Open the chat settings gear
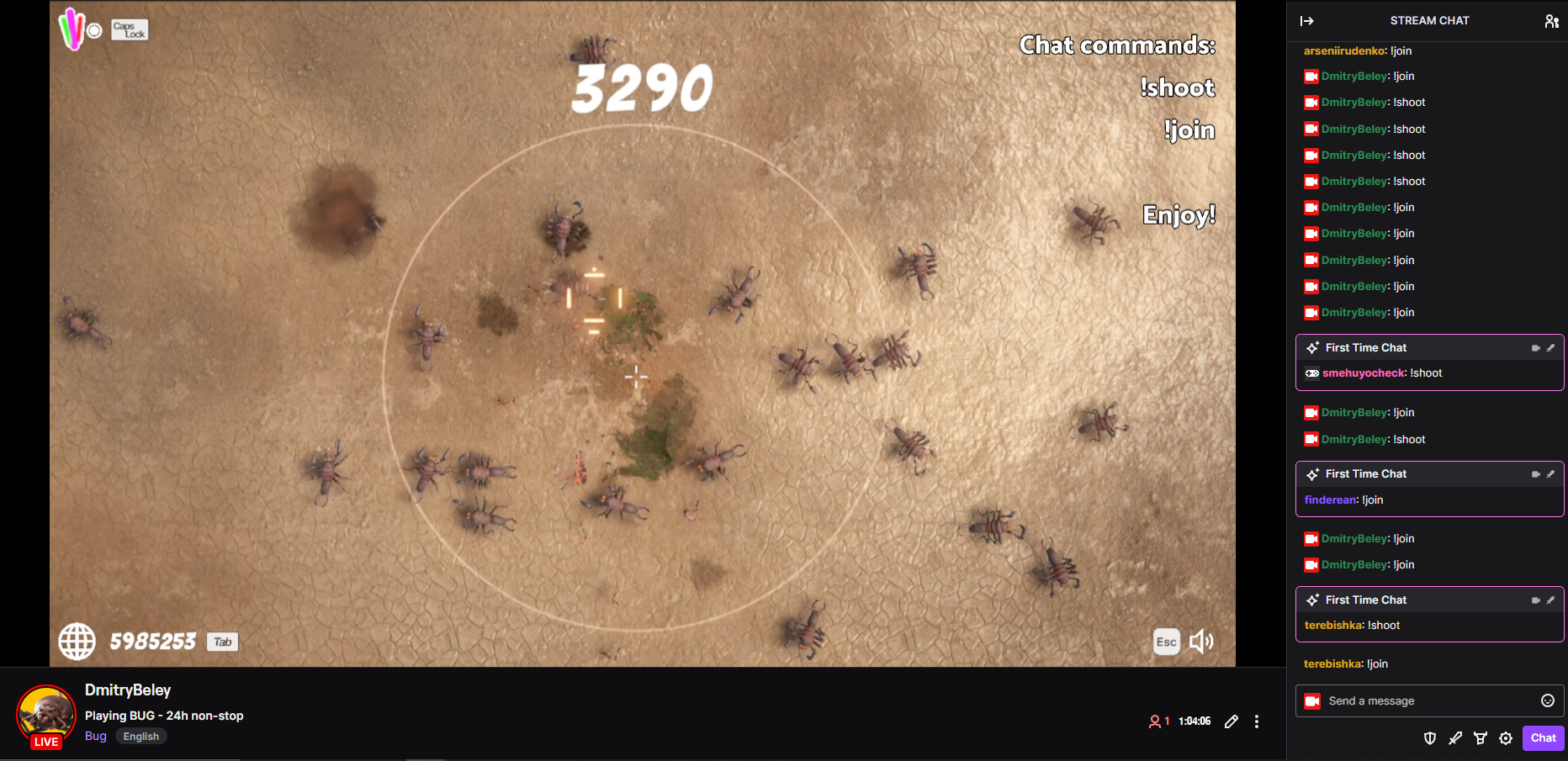Viewport: 1568px width, 761px height. tap(1507, 738)
